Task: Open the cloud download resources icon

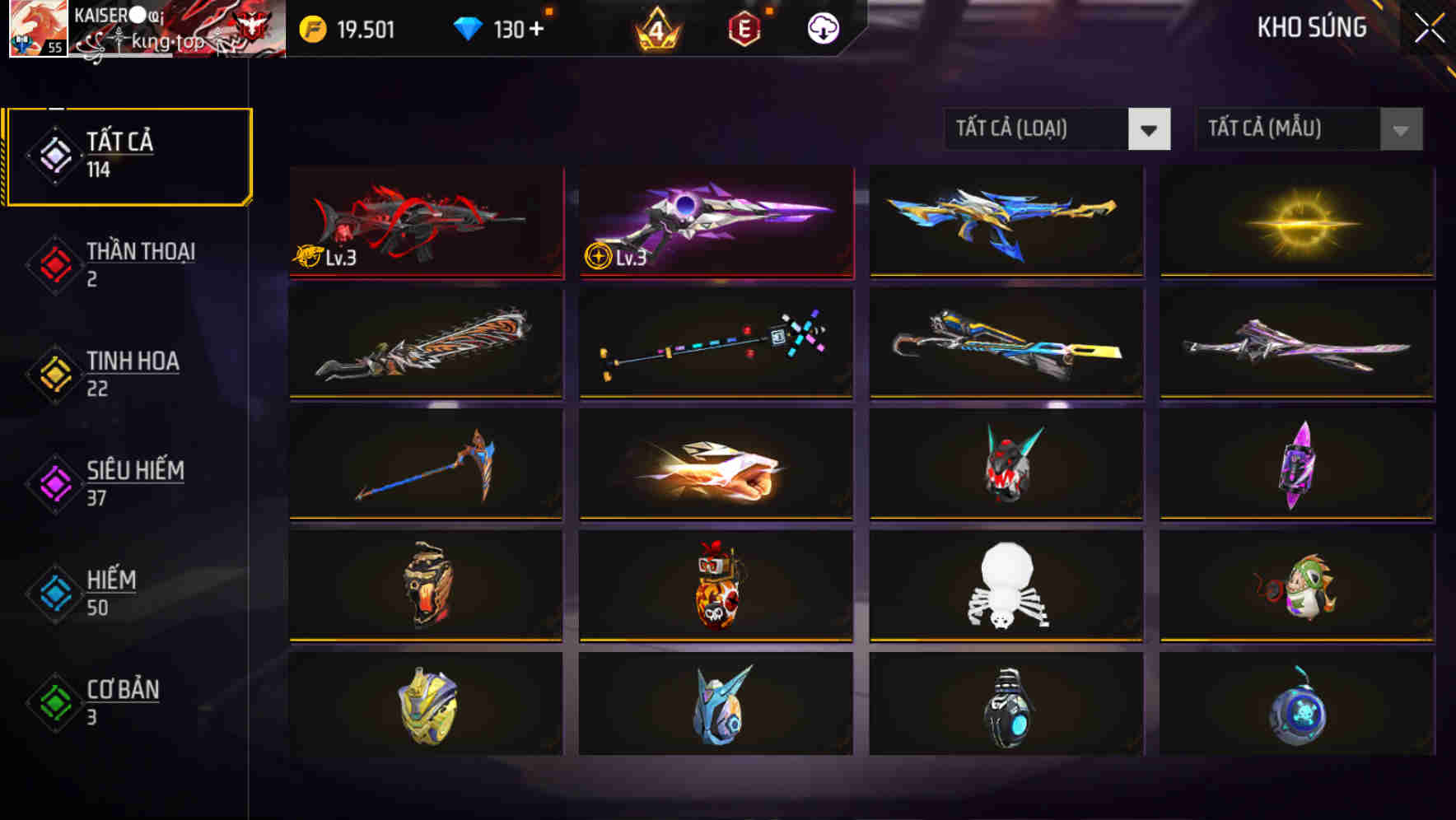Action: (821, 28)
